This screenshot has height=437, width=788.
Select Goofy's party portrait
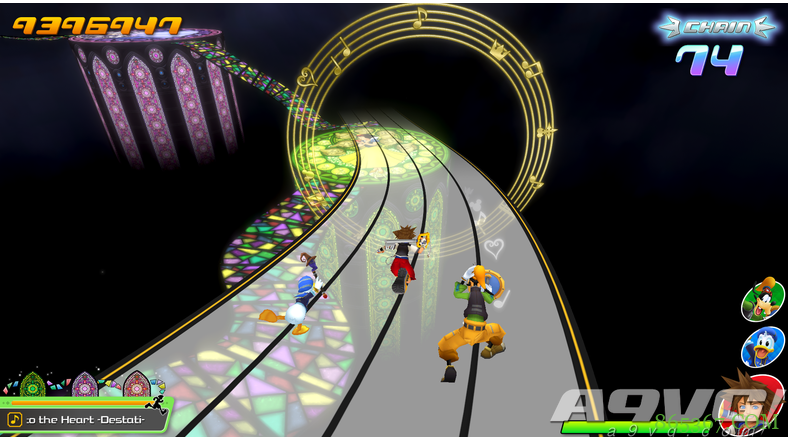pyautogui.click(x=762, y=300)
